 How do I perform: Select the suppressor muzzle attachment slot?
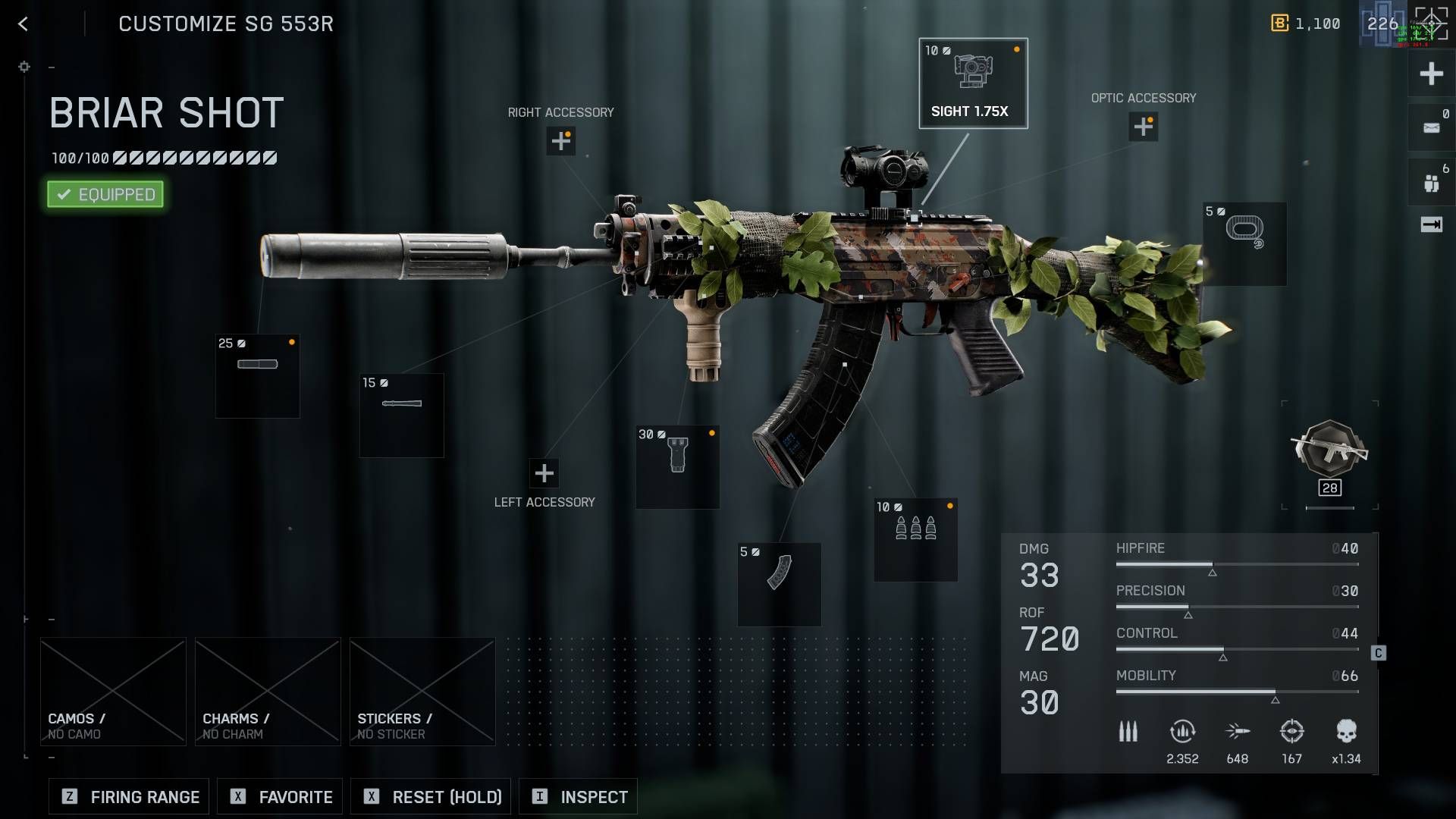tap(257, 375)
